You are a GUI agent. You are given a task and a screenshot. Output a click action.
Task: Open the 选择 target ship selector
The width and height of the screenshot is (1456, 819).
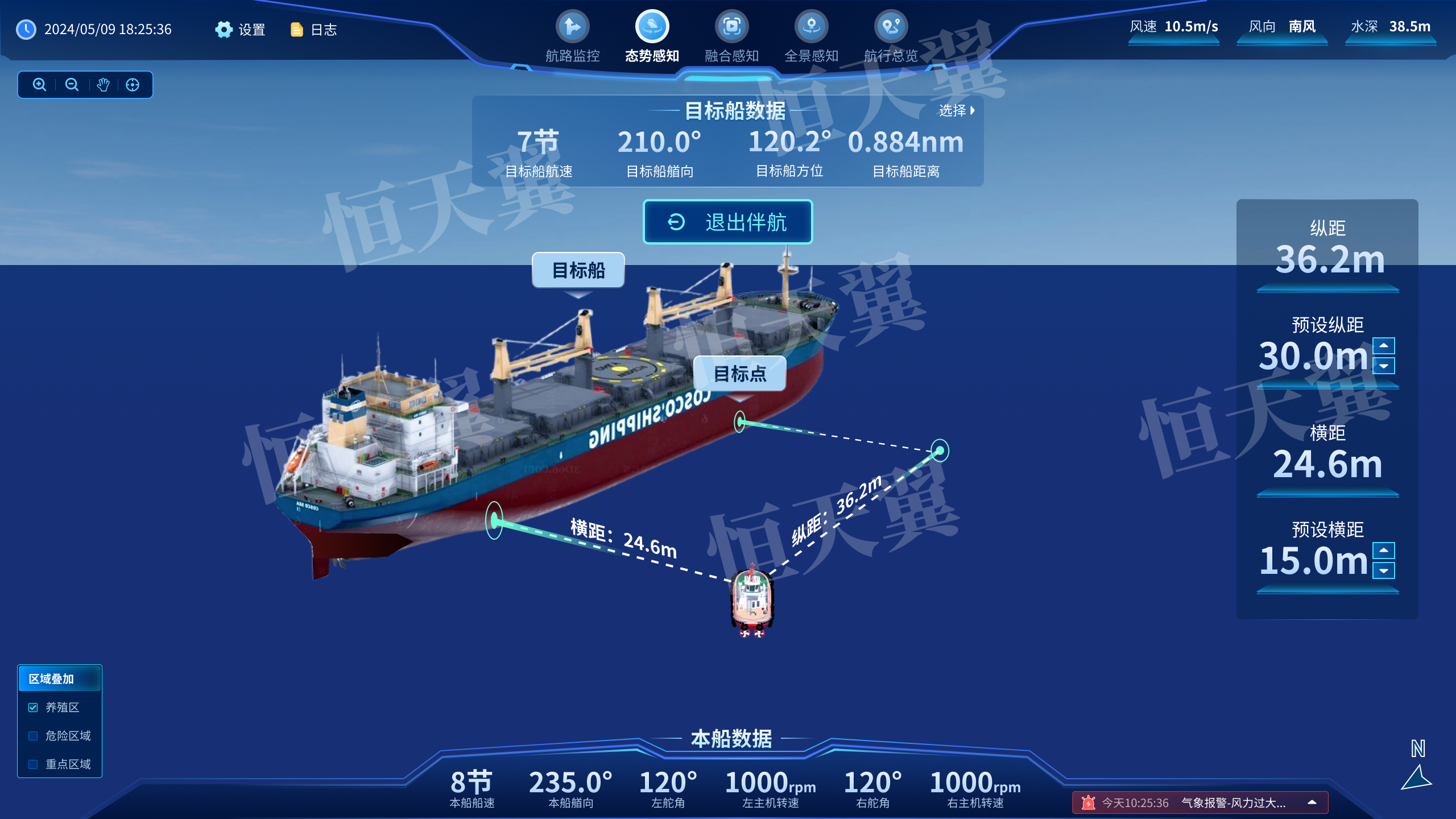(x=957, y=110)
